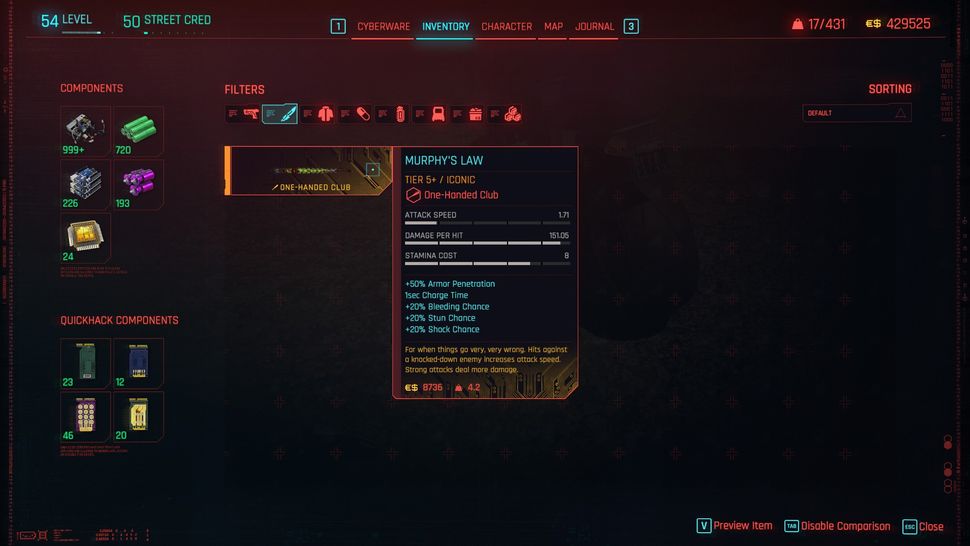This screenshot has height=546, width=970.
Task: Select the gift box filter icon
Action: pos(475,114)
